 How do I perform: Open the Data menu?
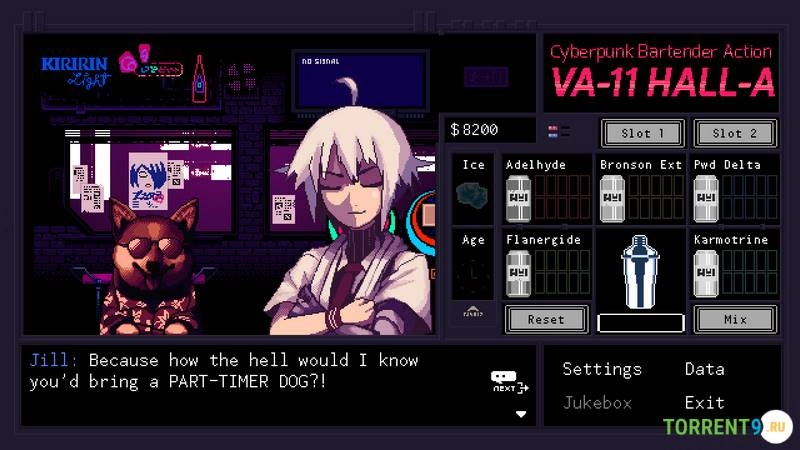tap(705, 369)
